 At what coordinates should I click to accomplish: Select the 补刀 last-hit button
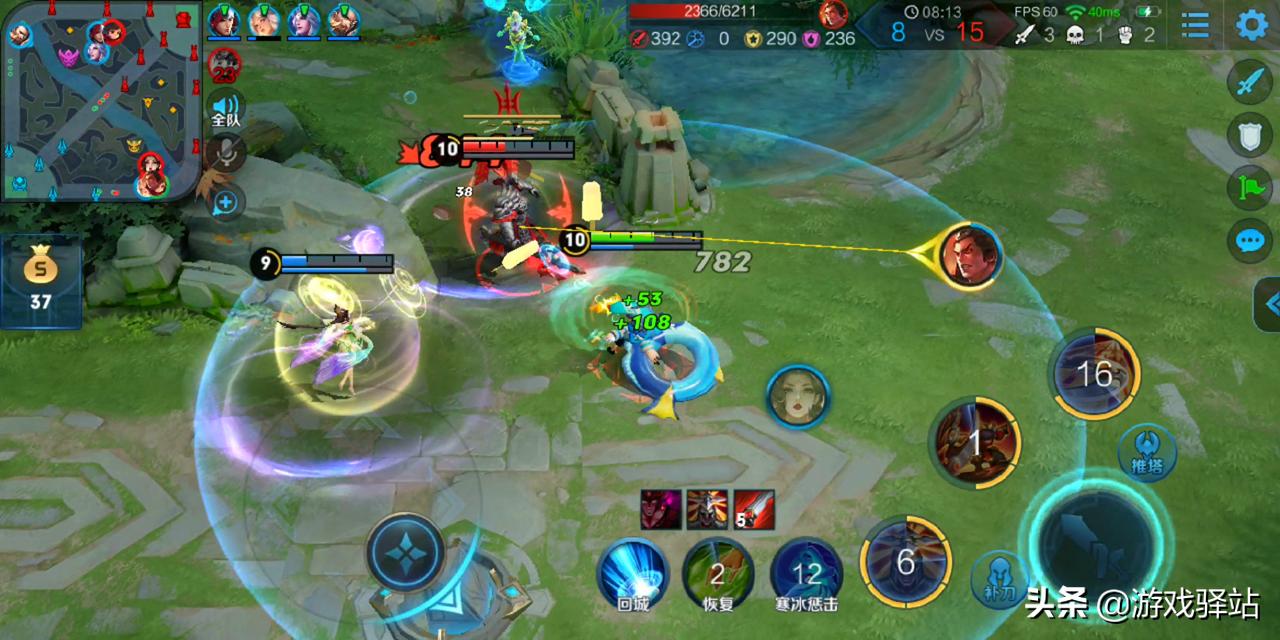tap(998, 579)
